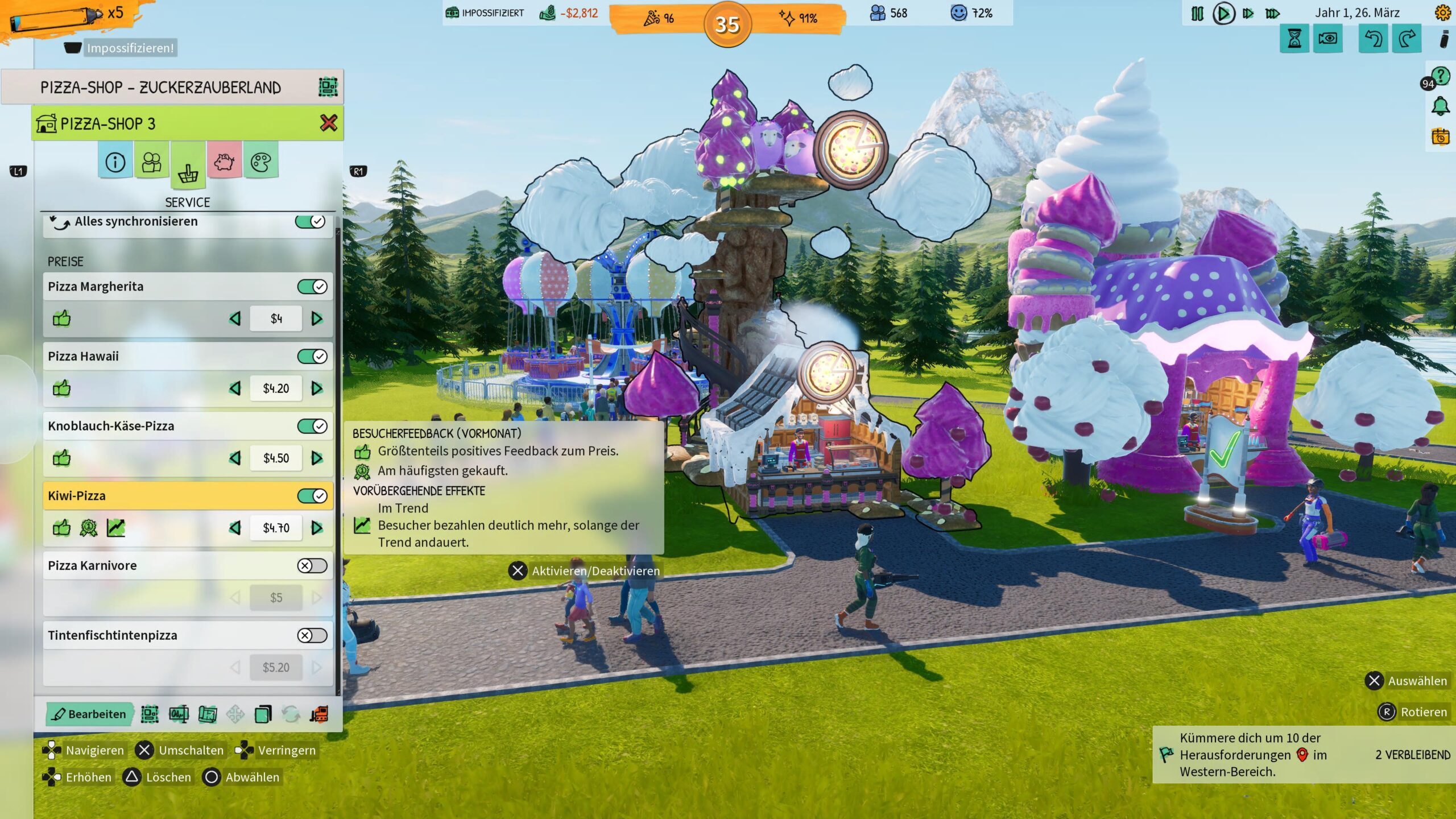Decrease the Pizza Margherita price
This screenshot has width=1456, height=819.
(x=235, y=319)
